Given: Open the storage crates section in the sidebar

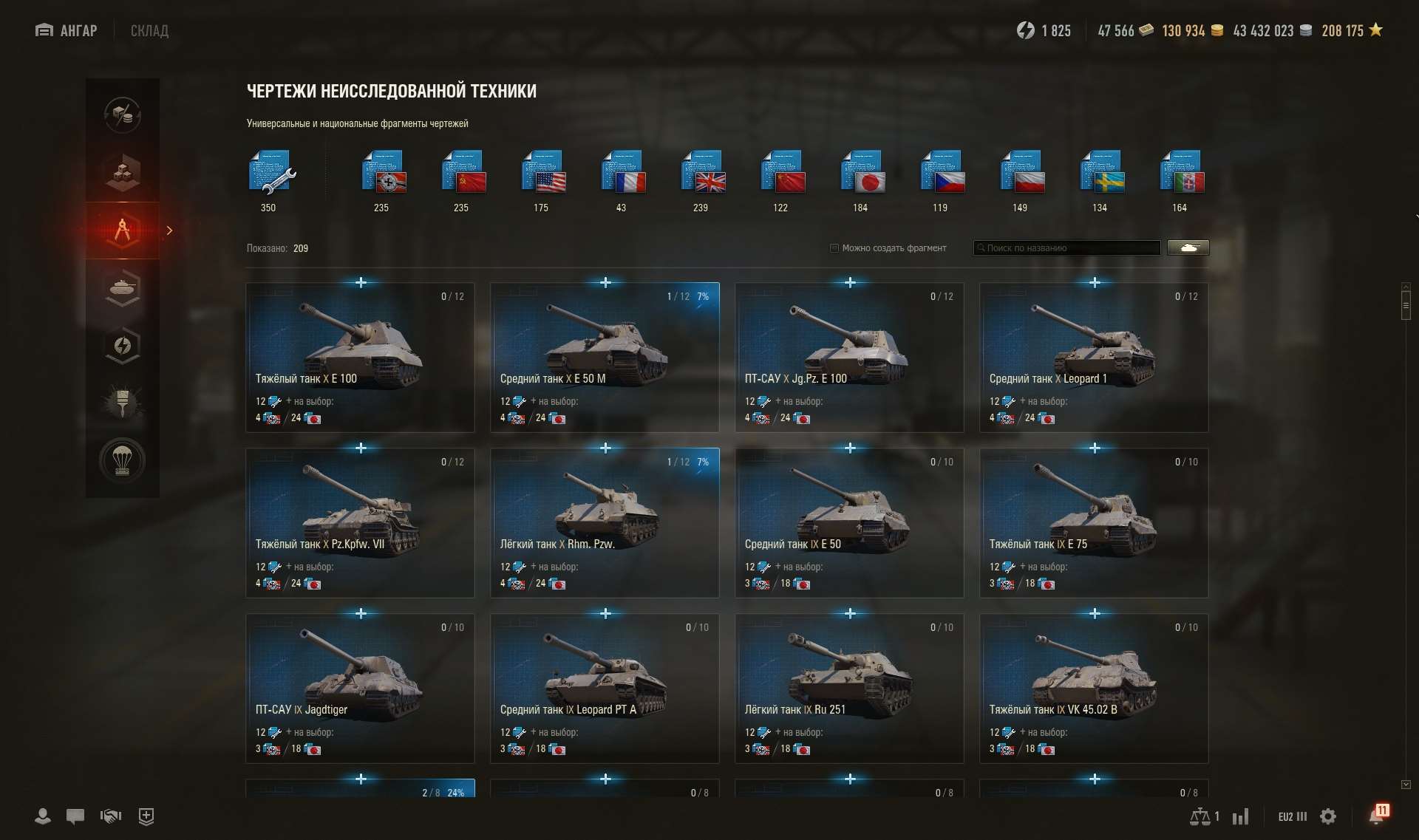Looking at the screenshot, I should pyautogui.click(x=123, y=173).
